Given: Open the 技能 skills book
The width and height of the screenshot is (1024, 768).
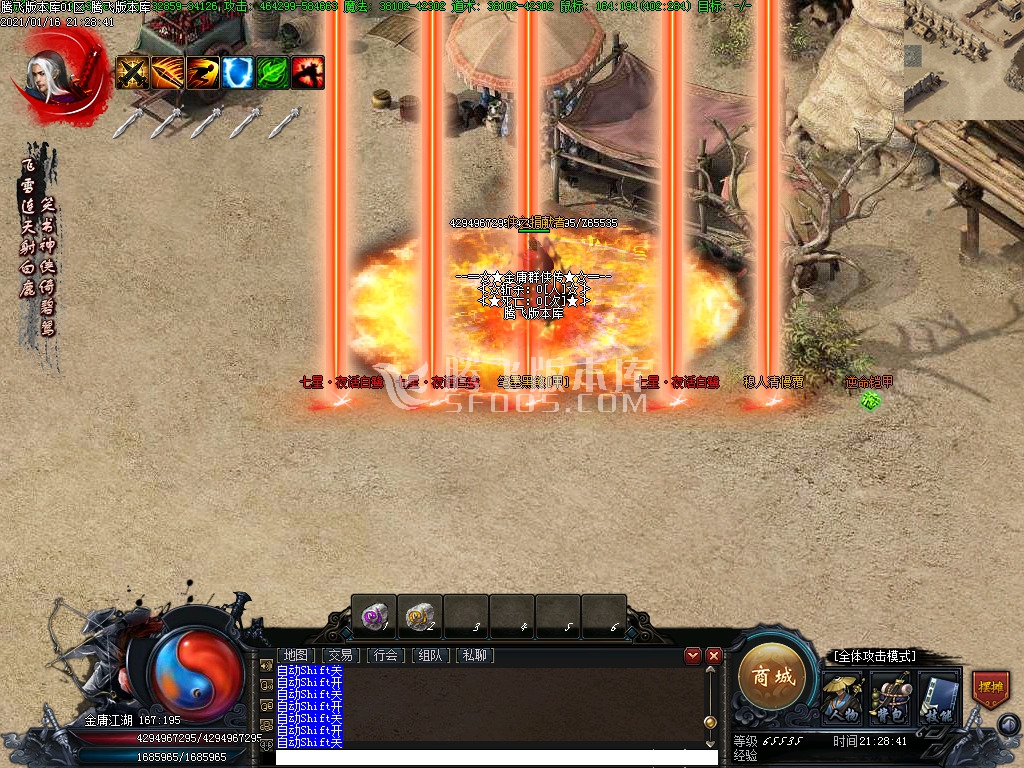Looking at the screenshot, I should (x=938, y=697).
